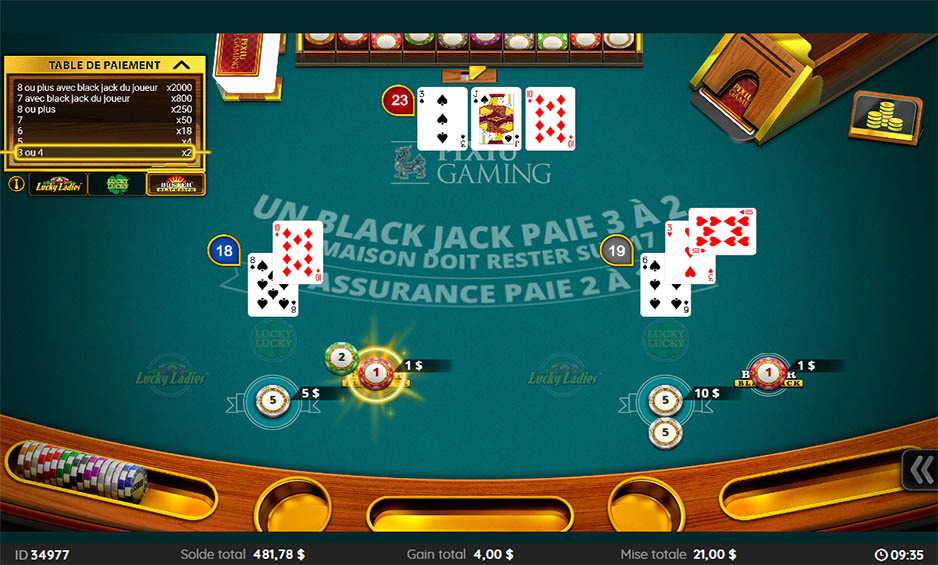Select the right Lucky Ladies side bet spot
This screenshot has width=938, height=565.
click(563, 376)
